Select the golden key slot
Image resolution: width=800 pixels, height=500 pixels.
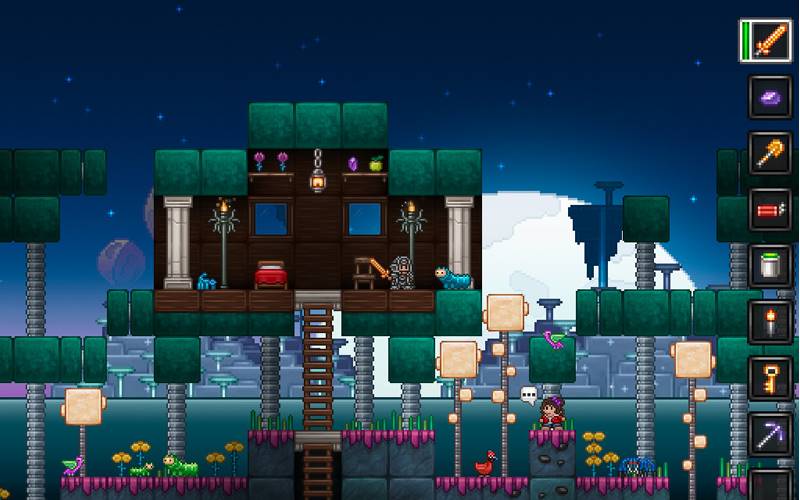771,378
